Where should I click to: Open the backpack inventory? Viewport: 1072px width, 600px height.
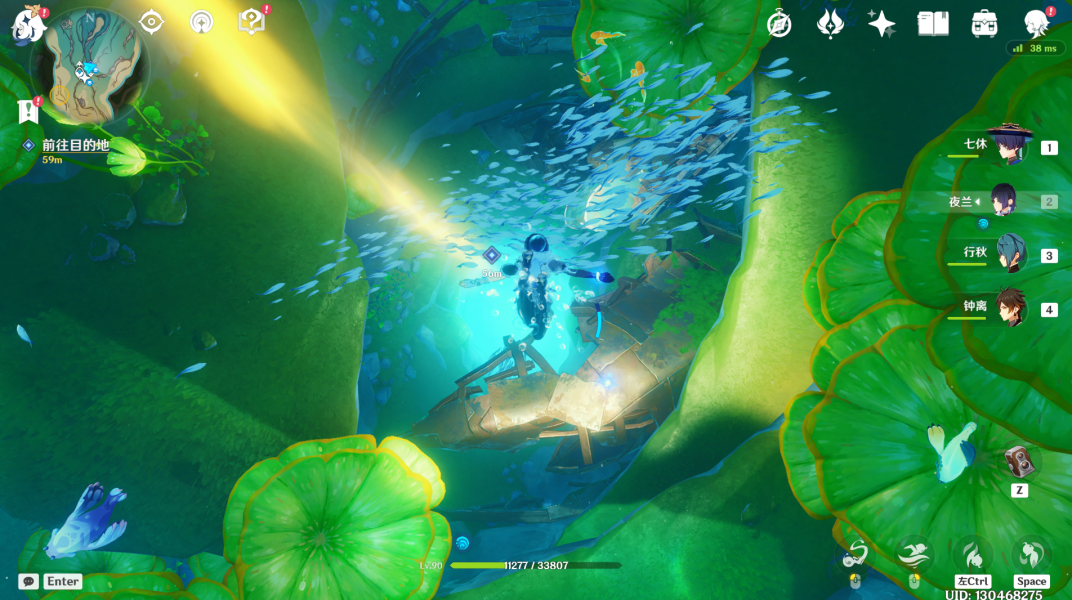click(984, 24)
